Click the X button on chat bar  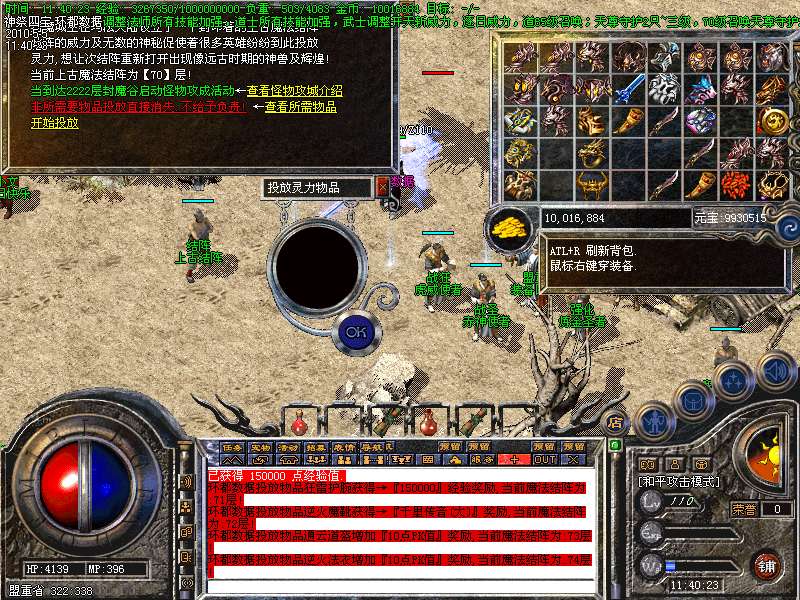point(573,459)
